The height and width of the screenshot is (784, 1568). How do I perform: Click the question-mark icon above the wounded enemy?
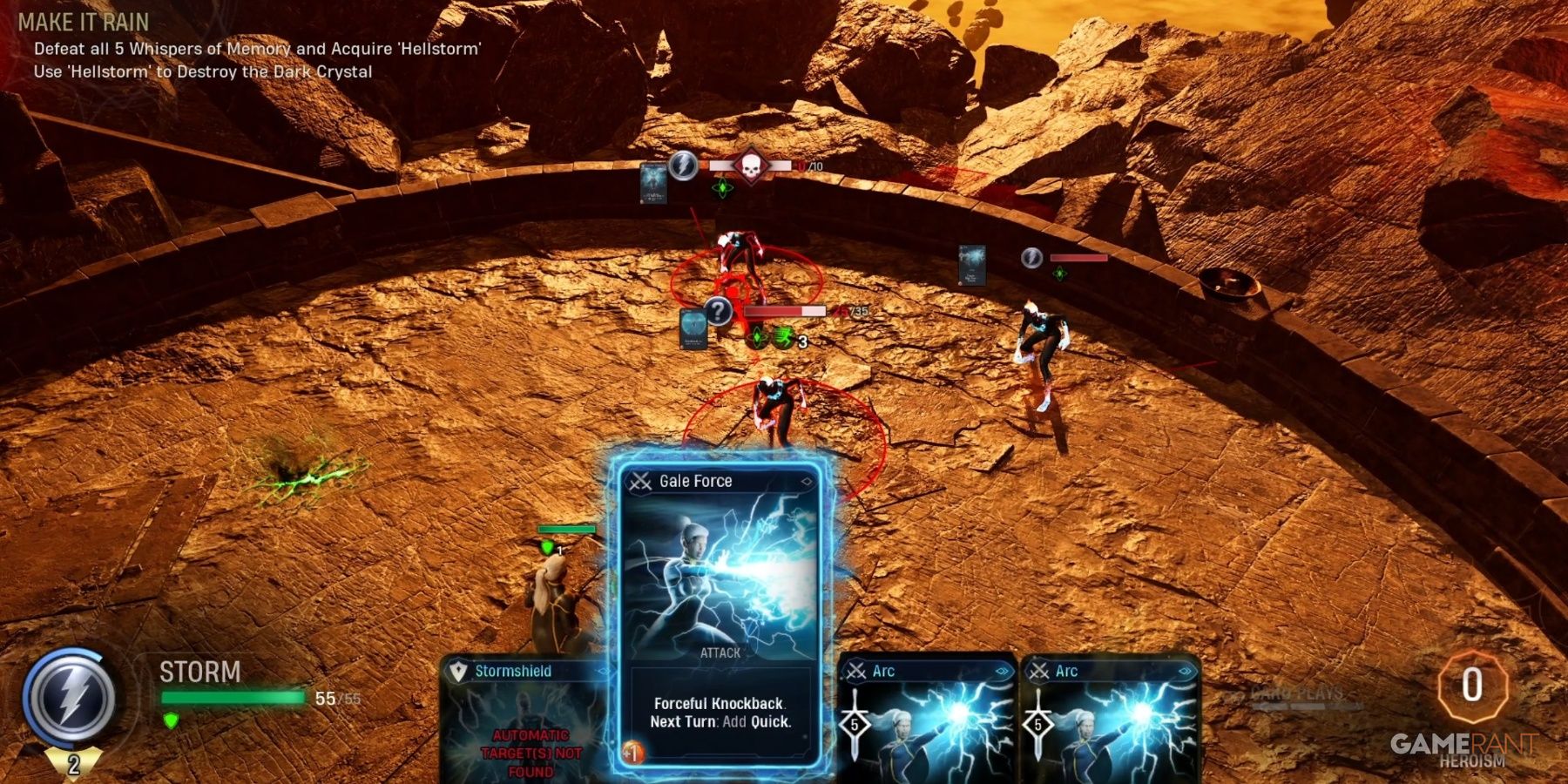coord(718,313)
